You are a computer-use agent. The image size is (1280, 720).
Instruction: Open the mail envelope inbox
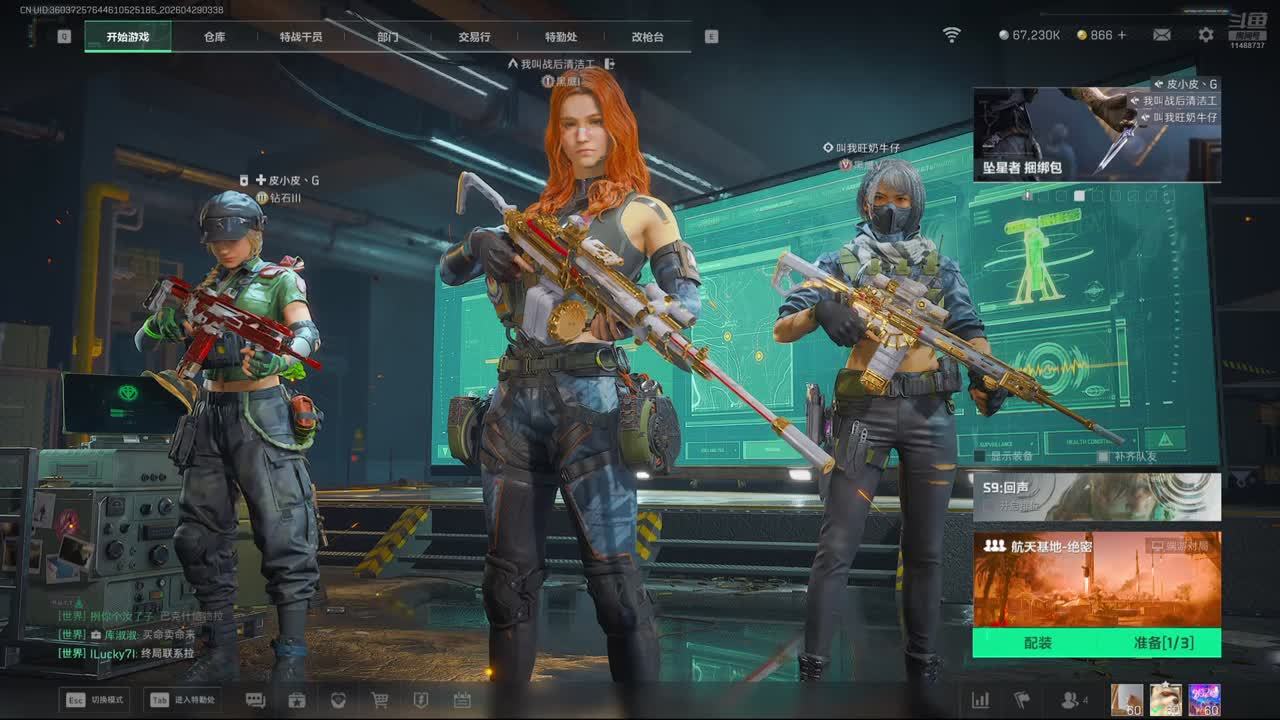[x=1162, y=35]
